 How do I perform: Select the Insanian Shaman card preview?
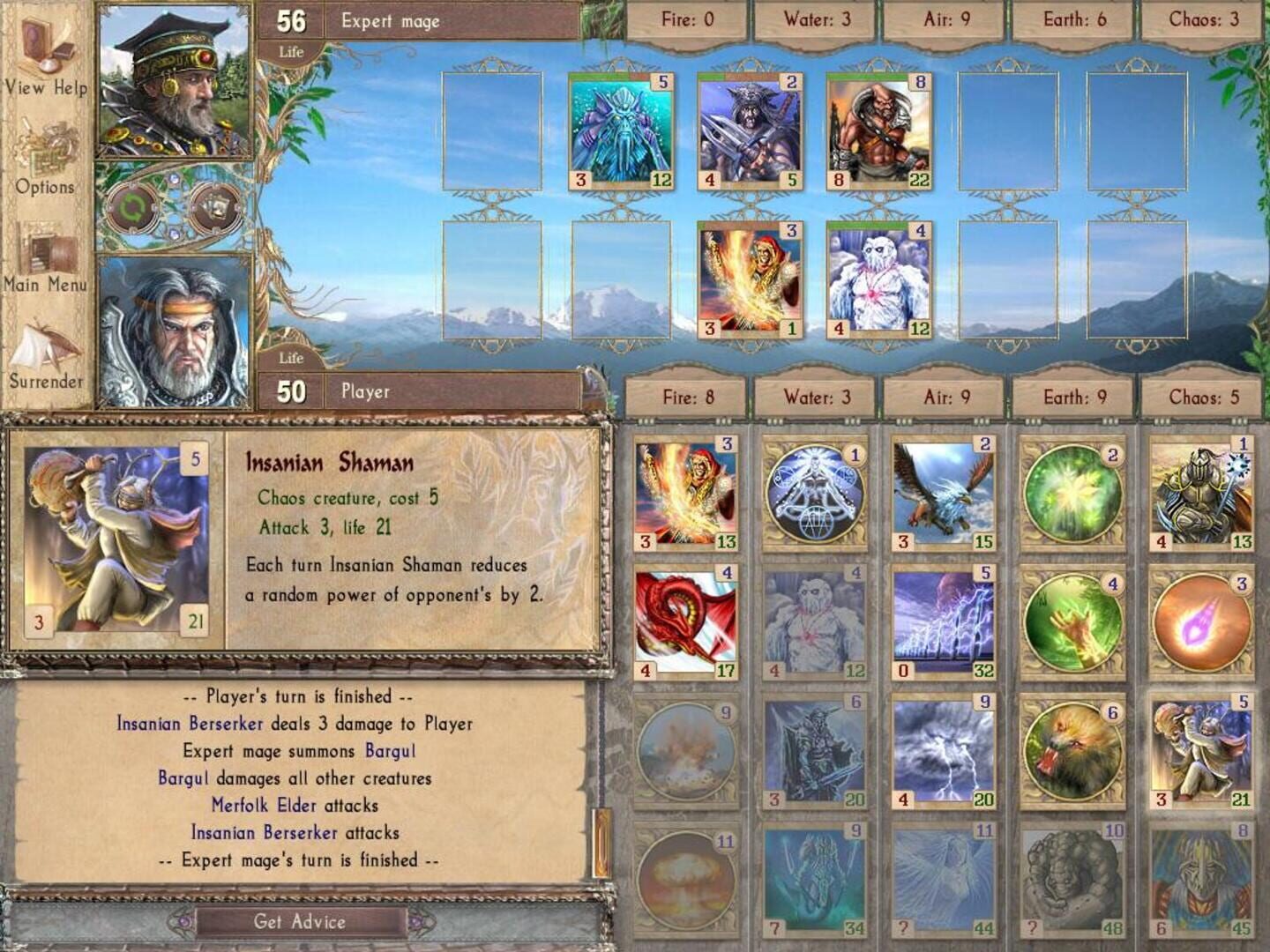[x=113, y=540]
